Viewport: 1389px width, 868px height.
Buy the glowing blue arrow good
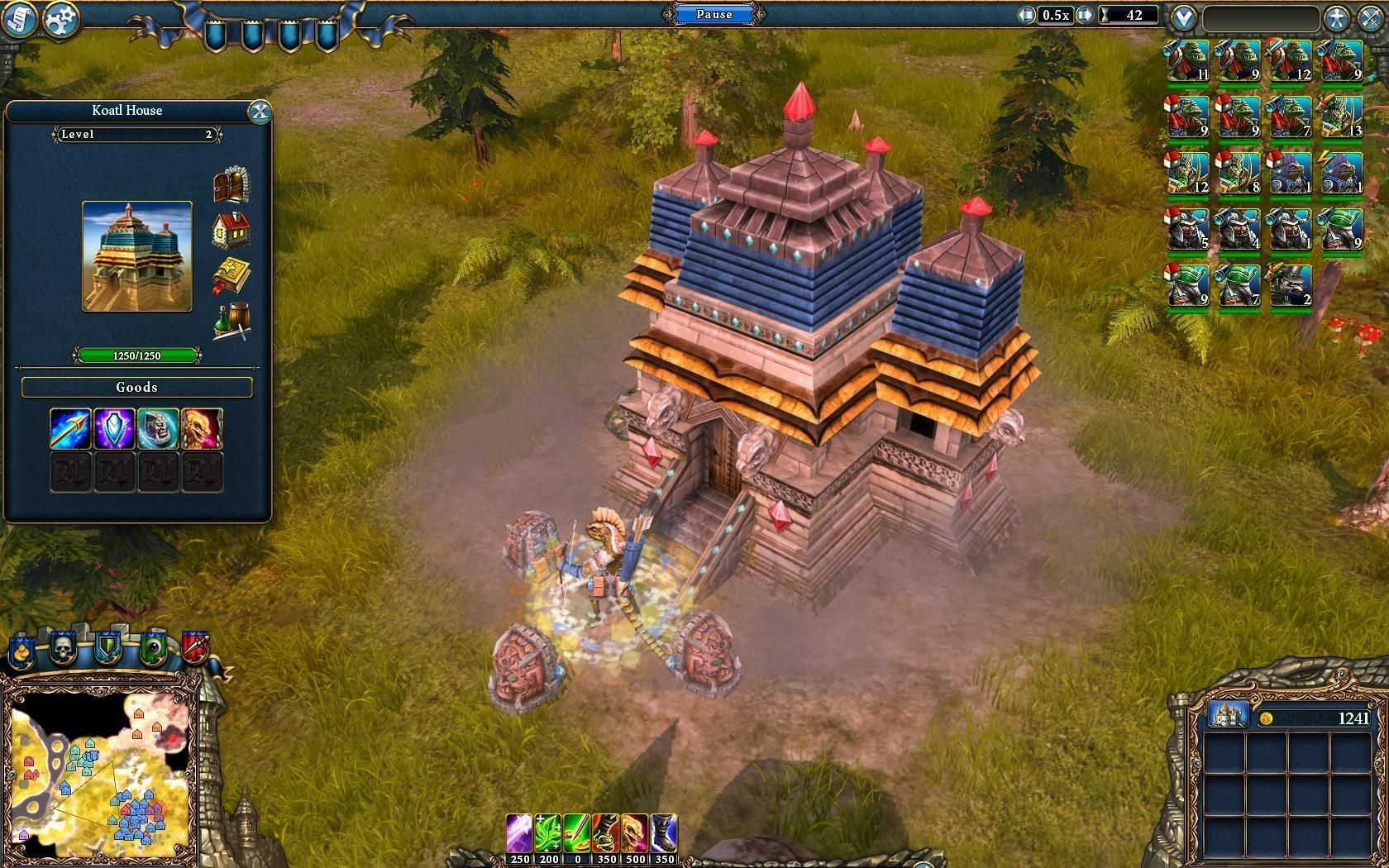pyautogui.click(x=70, y=428)
